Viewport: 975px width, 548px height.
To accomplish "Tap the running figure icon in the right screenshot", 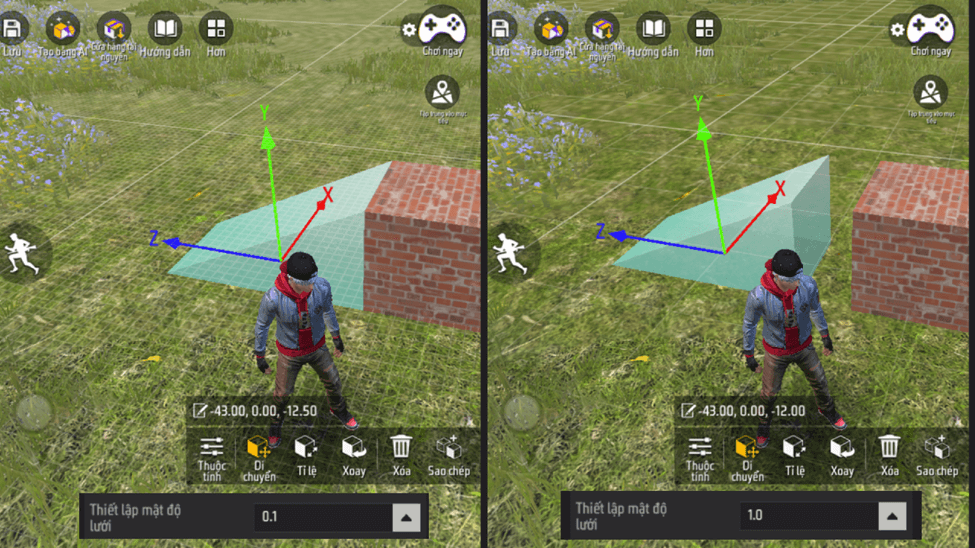I will click(514, 252).
